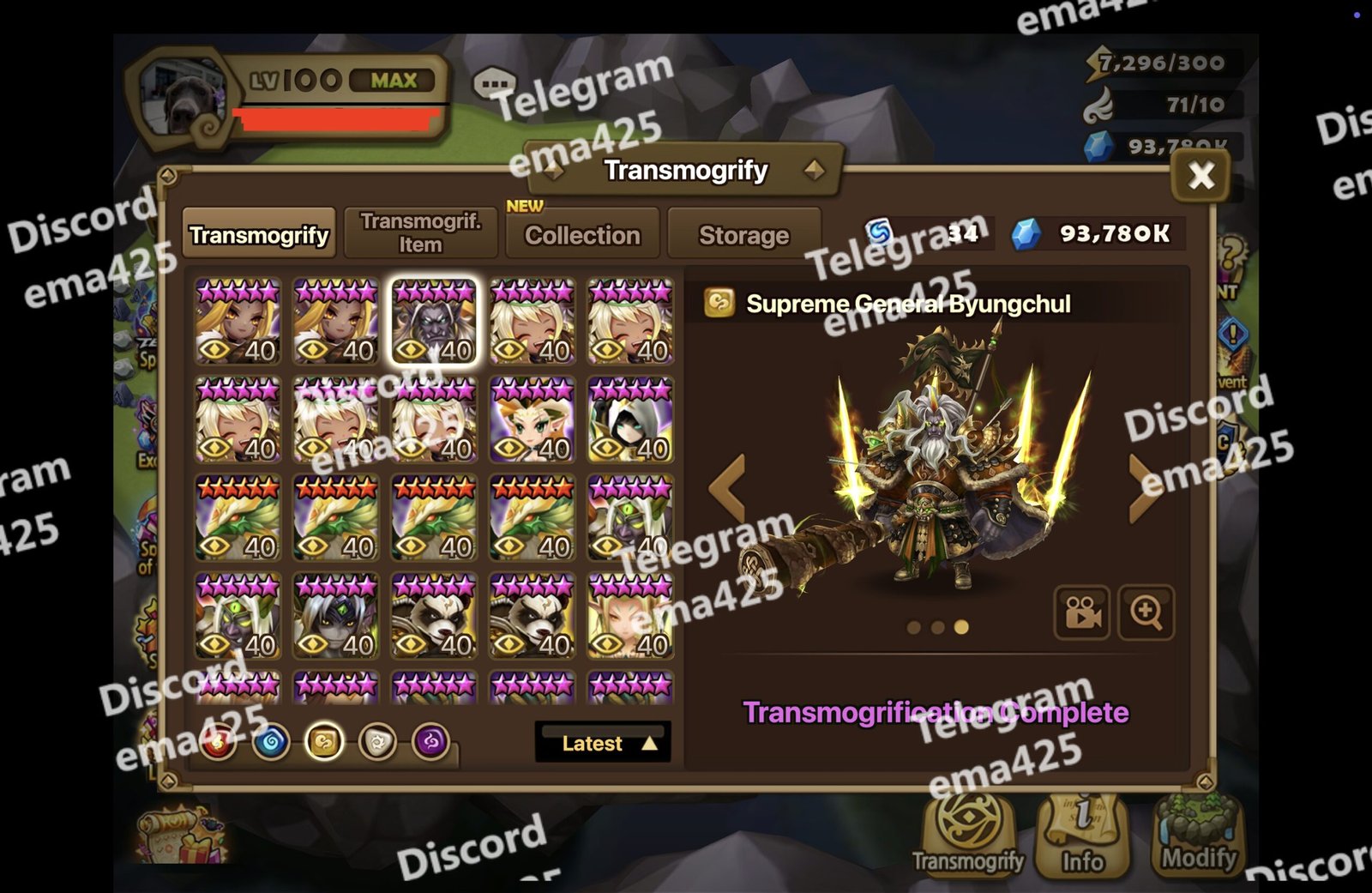Image resolution: width=1372 pixels, height=893 pixels.
Task: Select the hooded dark-cloak monster portrait
Action: pos(630,420)
